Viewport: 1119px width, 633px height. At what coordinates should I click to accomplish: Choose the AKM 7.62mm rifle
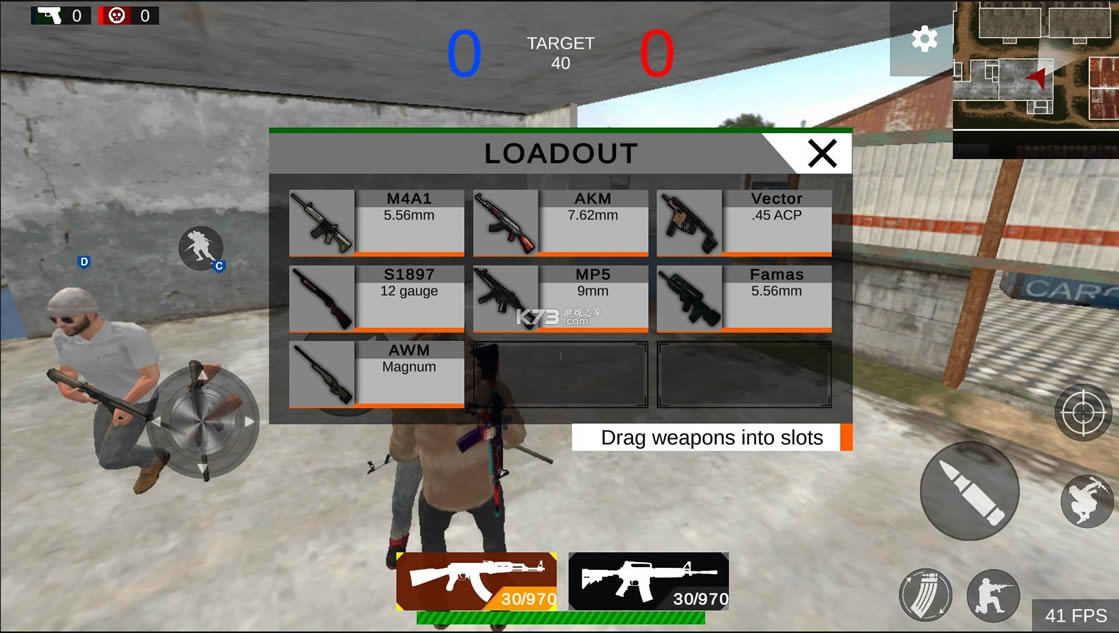(x=560, y=223)
